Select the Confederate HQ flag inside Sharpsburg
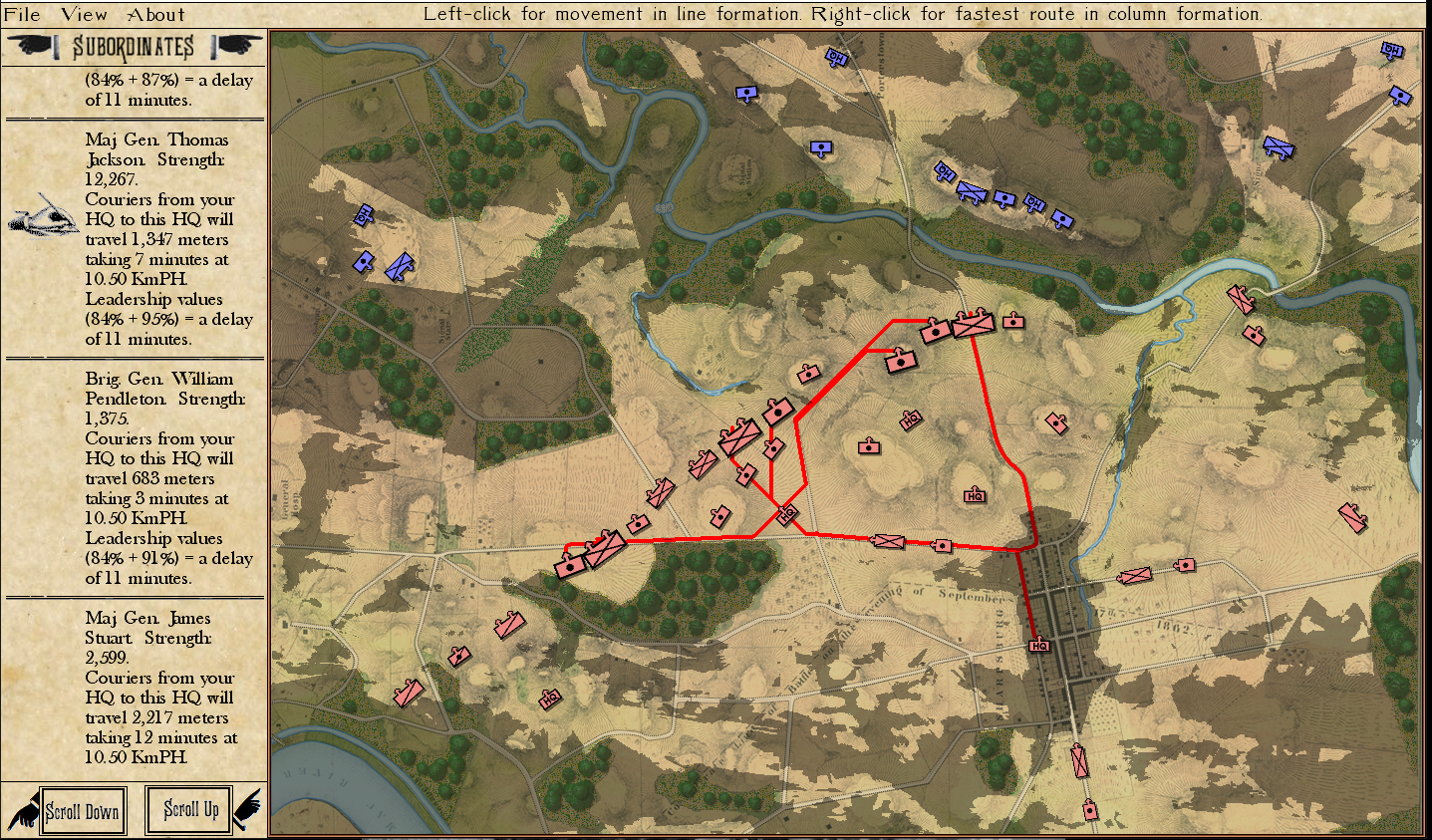Screen dimensions: 1432x840 tap(1041, 647)
